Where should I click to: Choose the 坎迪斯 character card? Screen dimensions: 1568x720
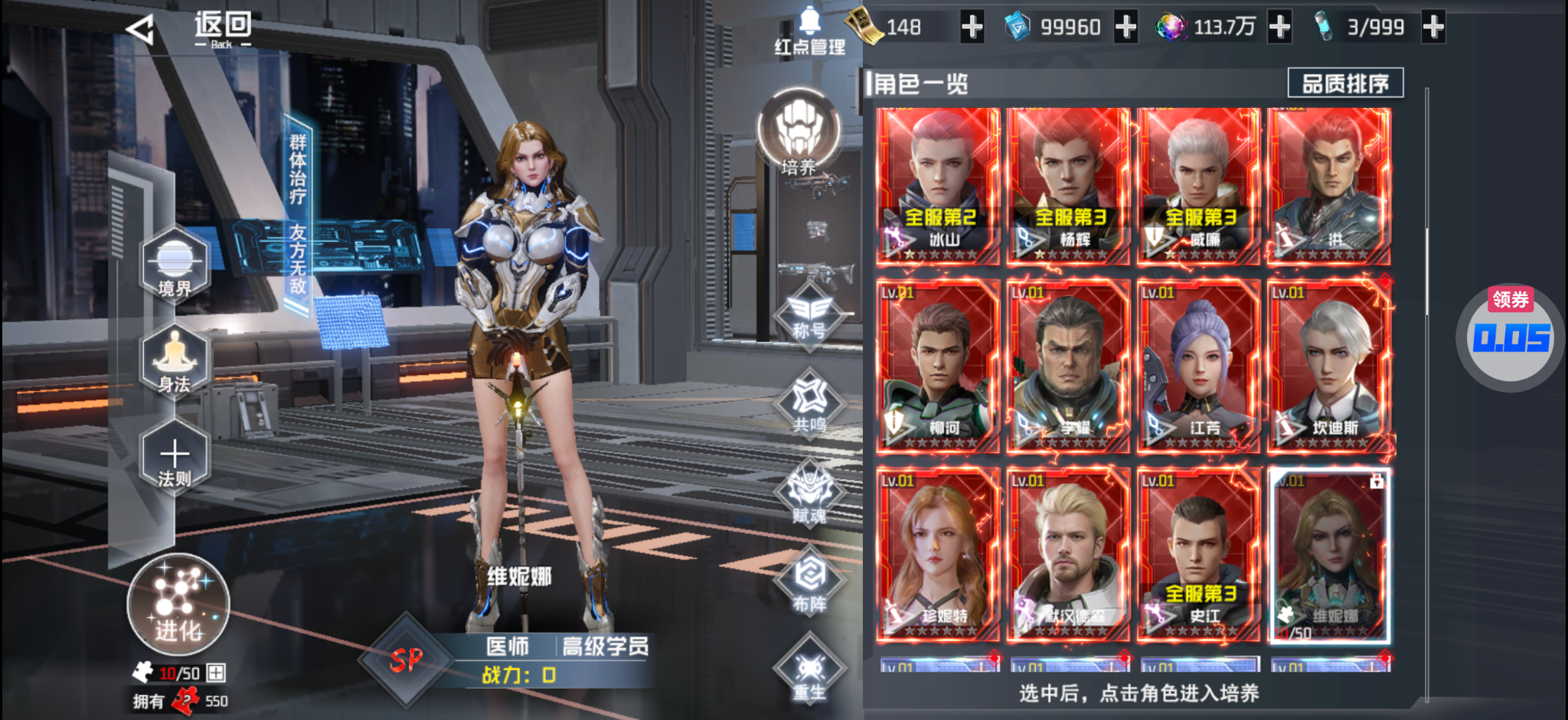tap(1329, 366)
